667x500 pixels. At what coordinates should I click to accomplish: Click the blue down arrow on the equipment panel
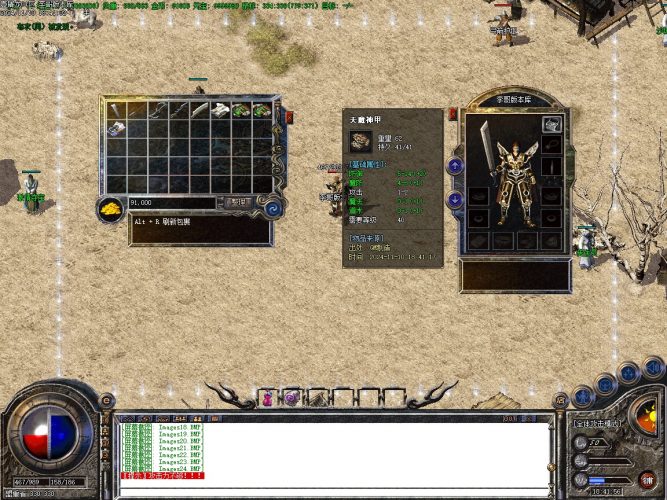pos(455,199)
